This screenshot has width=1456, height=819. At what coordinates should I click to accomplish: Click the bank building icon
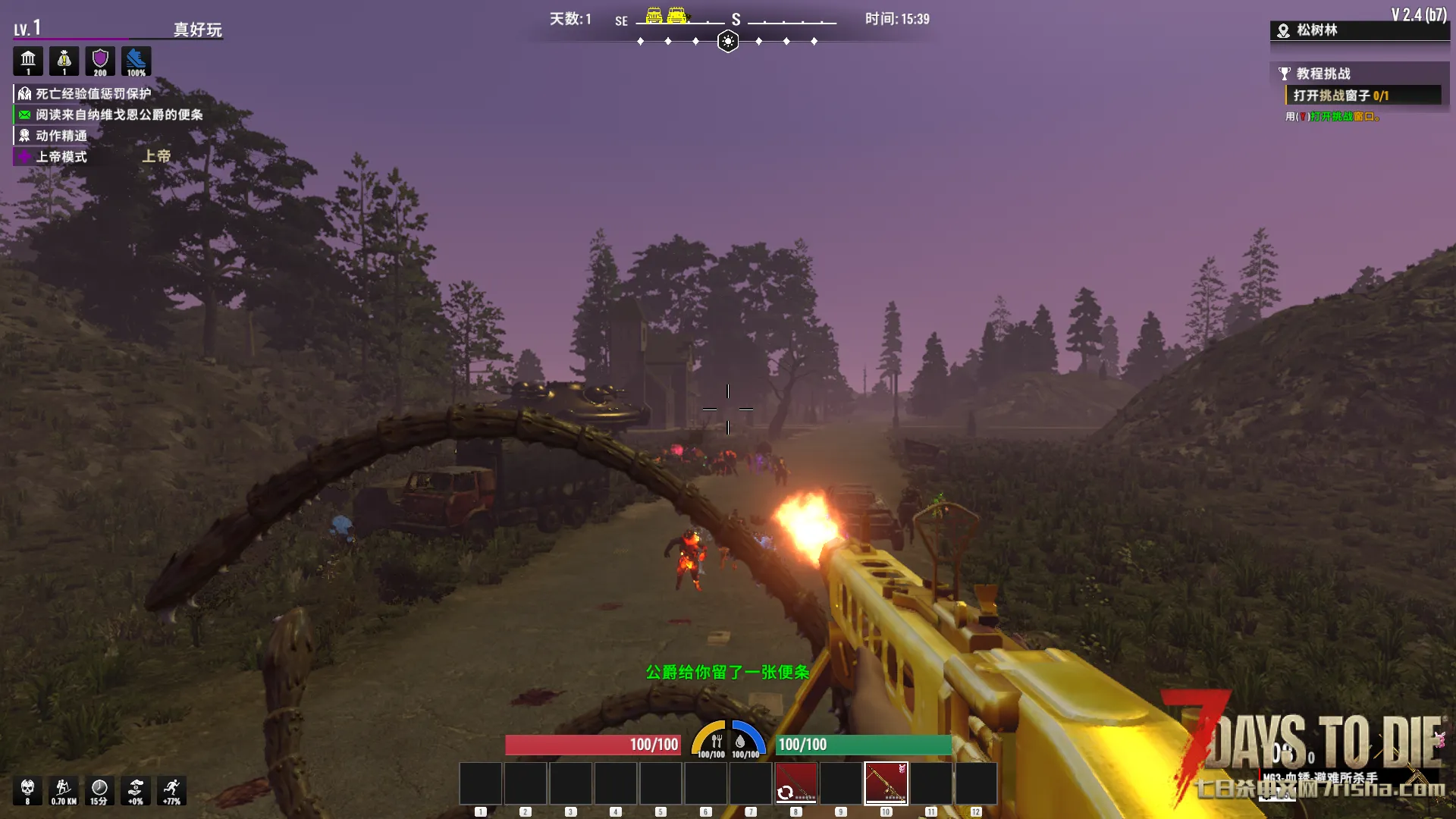(28, 61)
